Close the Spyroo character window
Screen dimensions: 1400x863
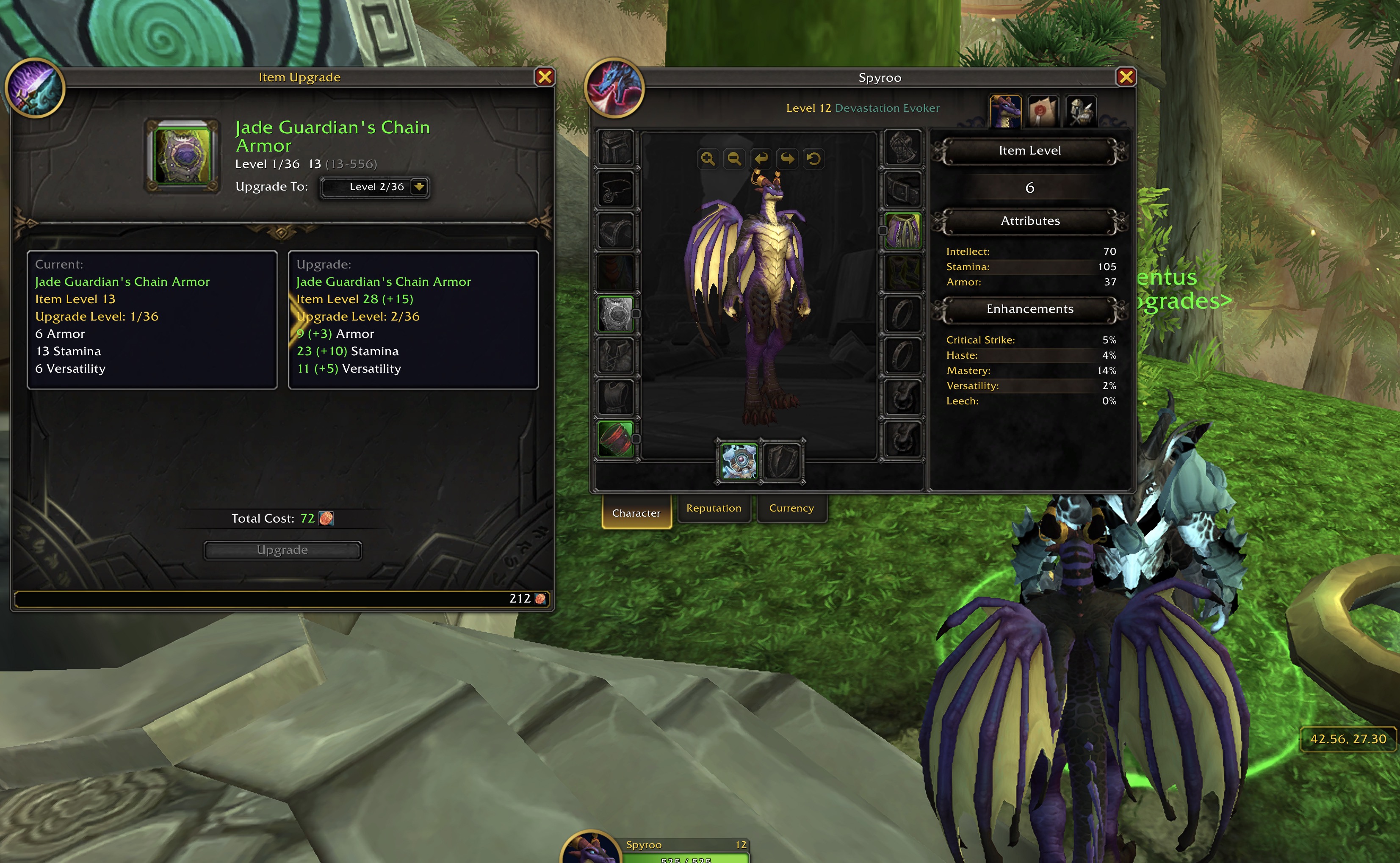[x=1126, y=77]
